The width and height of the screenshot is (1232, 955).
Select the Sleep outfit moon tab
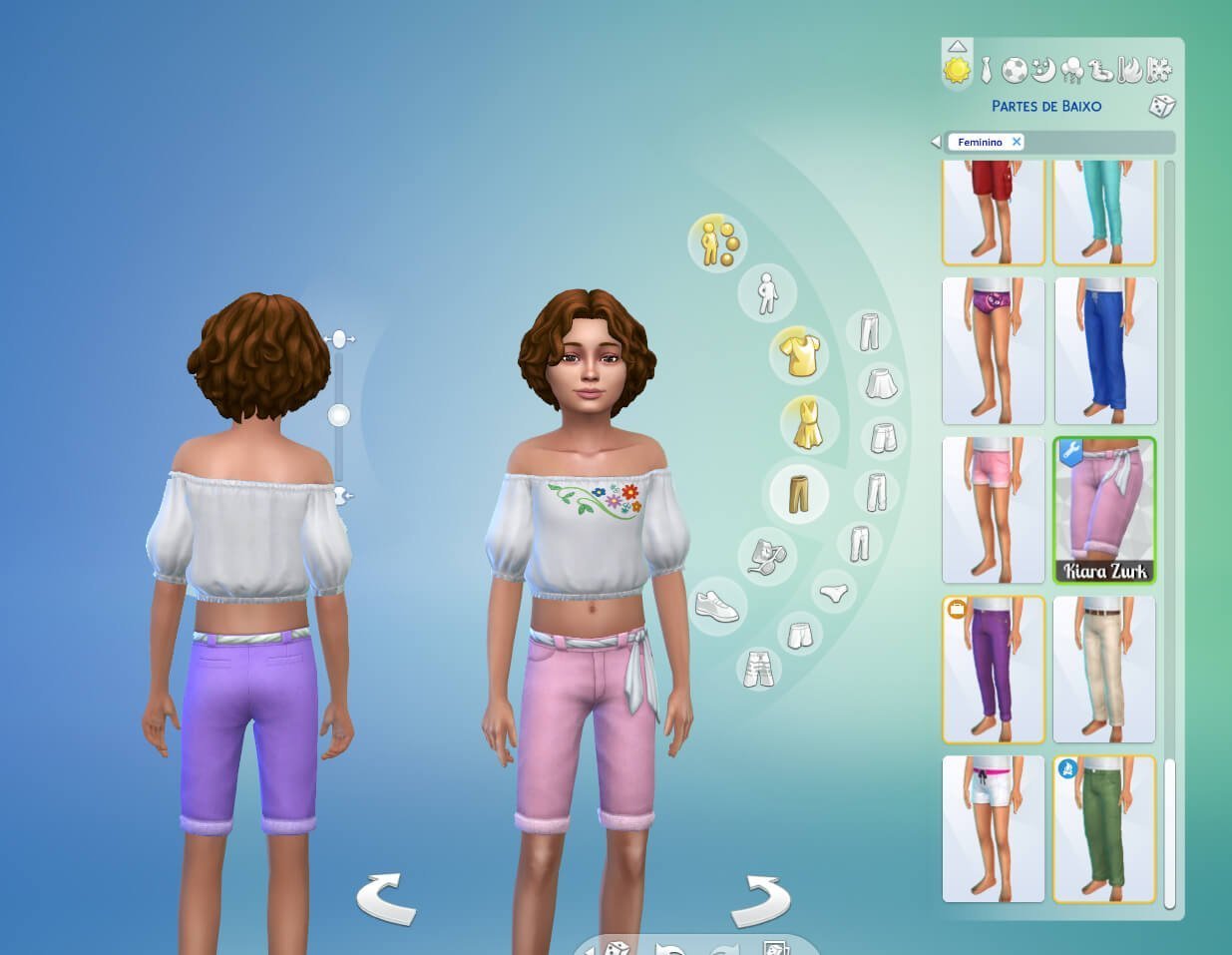coord(1043,70)
